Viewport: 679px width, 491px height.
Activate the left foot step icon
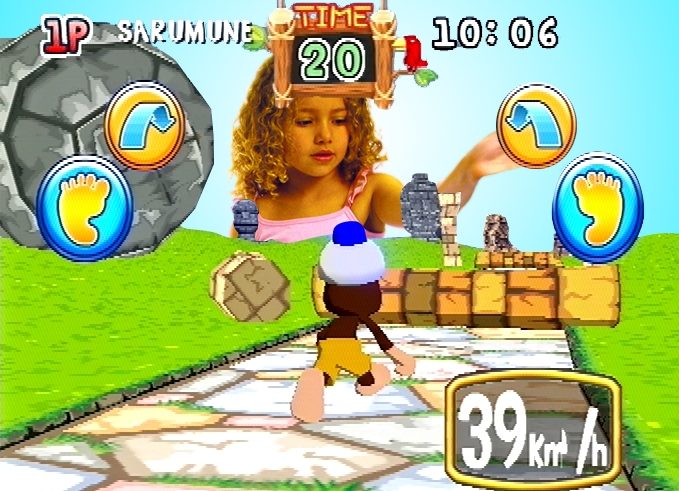pyautogui.click(x=84, y=208)
